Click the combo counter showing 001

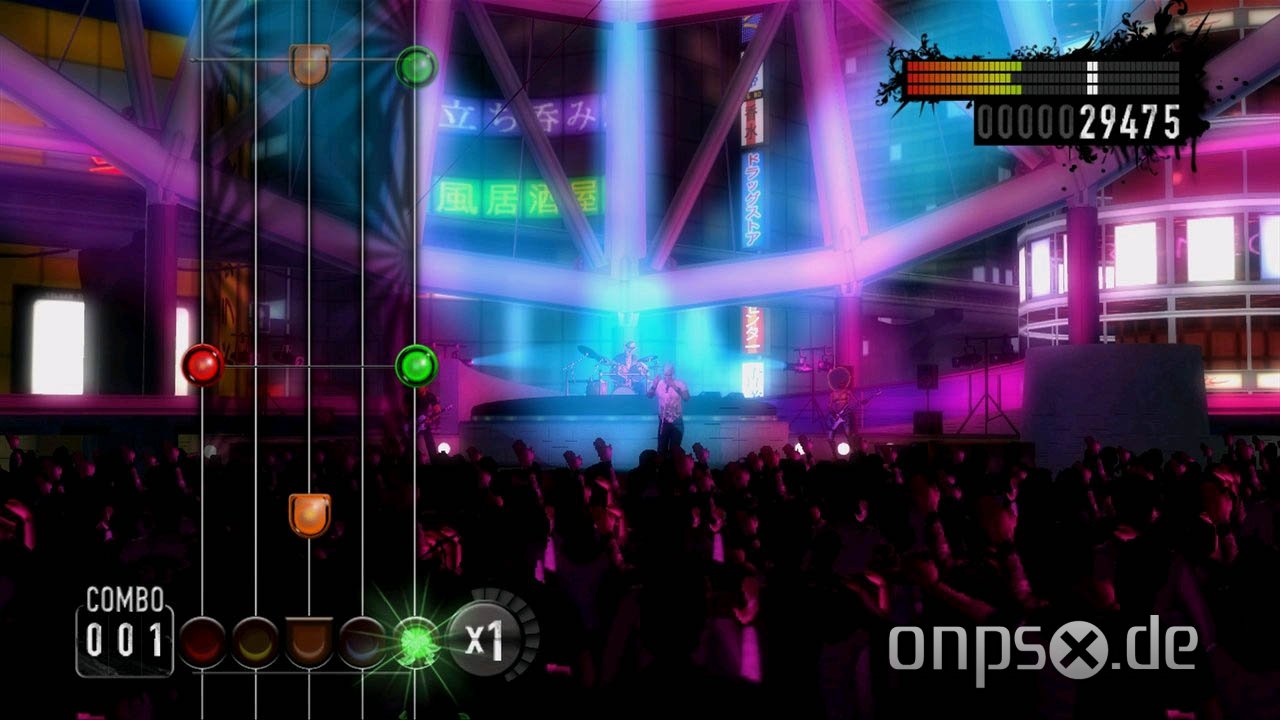pos(126,640)
